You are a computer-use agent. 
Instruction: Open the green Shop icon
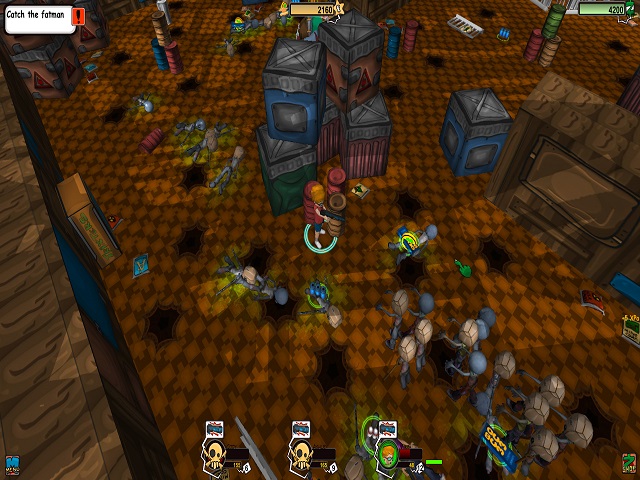coord(628,463)
